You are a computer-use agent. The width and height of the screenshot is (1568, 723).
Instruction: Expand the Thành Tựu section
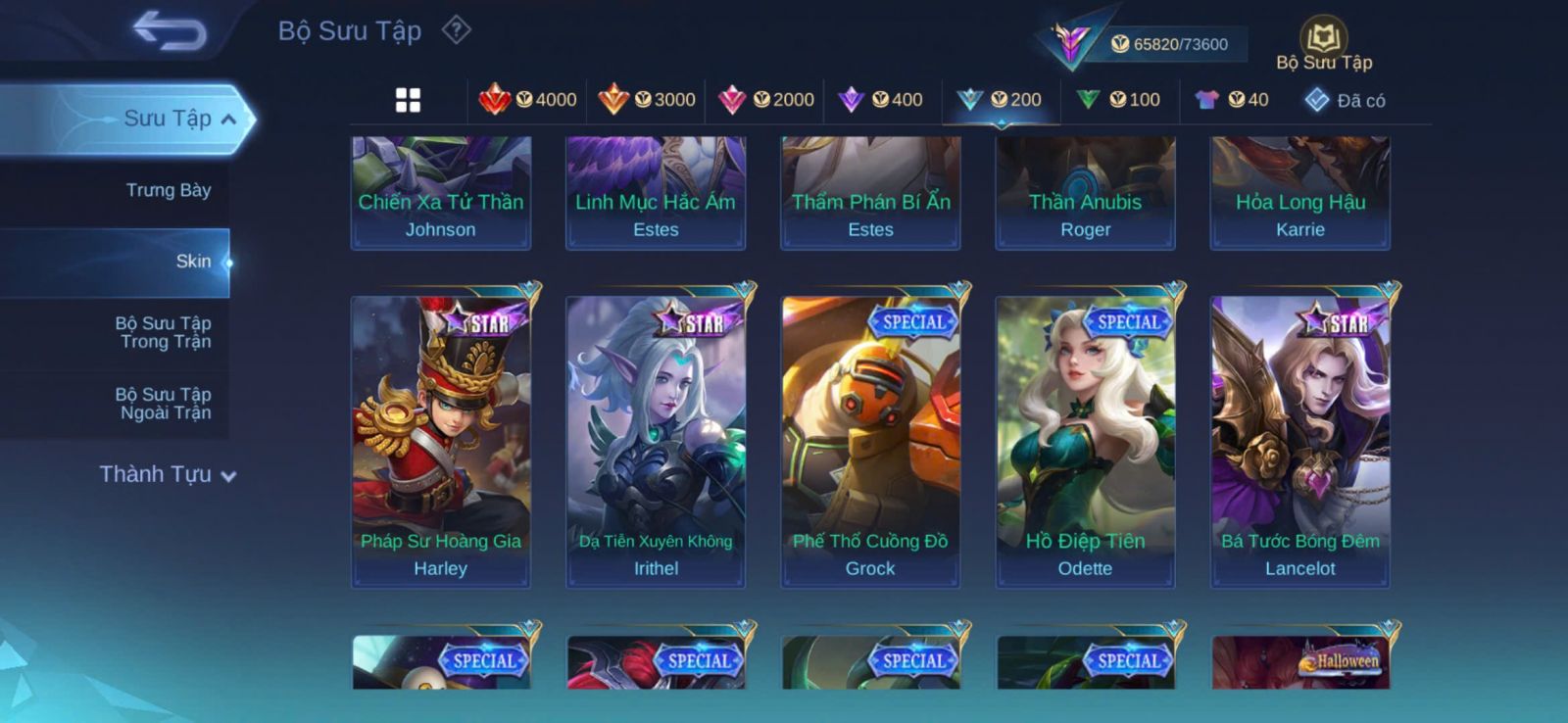(x=168, y=474)
